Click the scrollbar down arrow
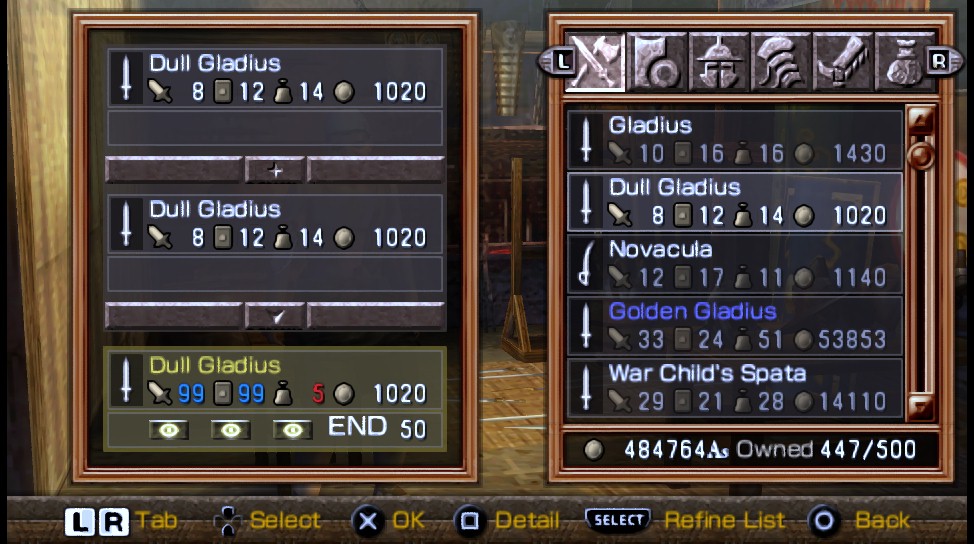Viewport: 974px width, 544px height. click(x=920, y=405)
